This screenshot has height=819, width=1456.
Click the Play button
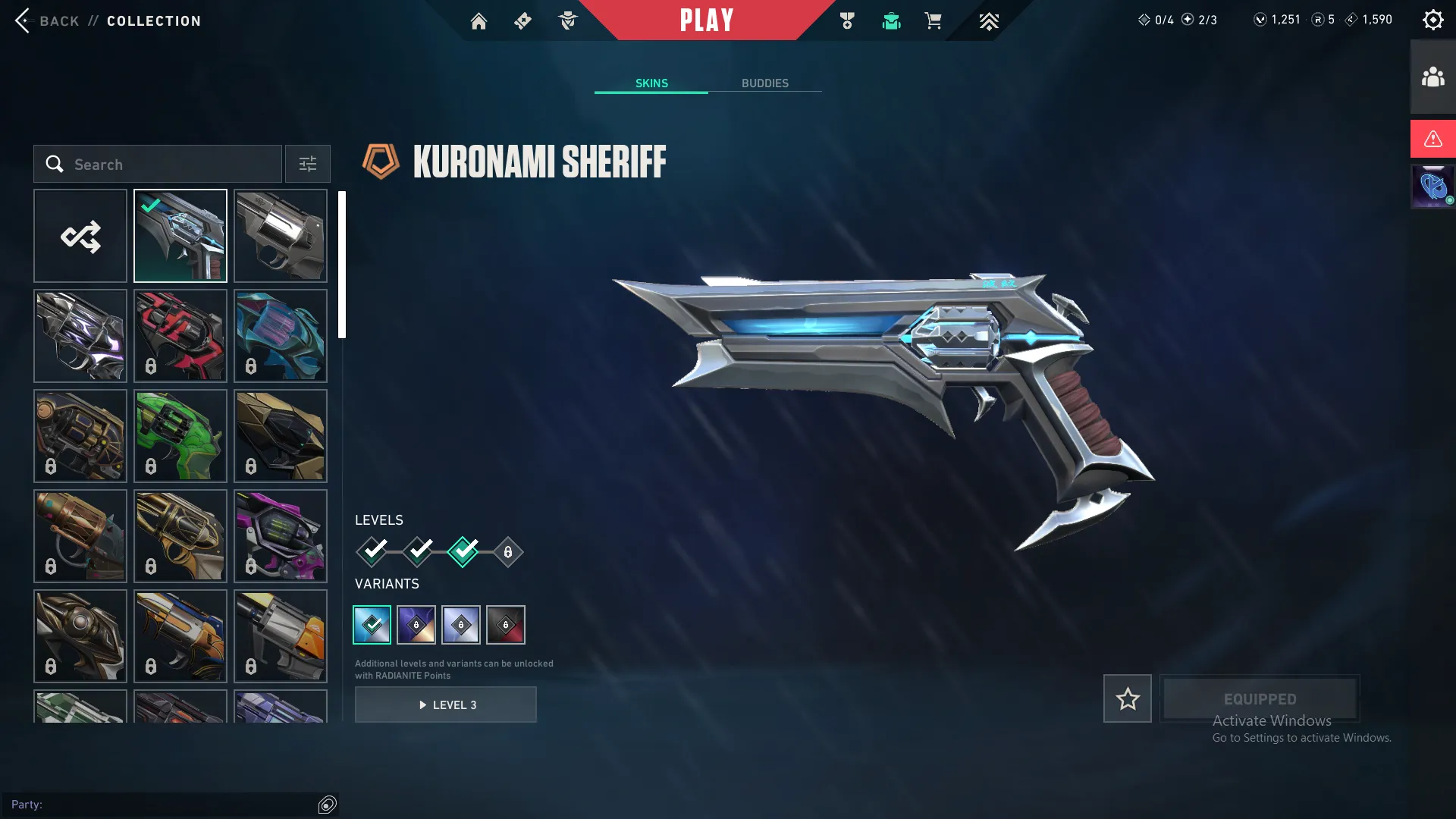point(707,20)
